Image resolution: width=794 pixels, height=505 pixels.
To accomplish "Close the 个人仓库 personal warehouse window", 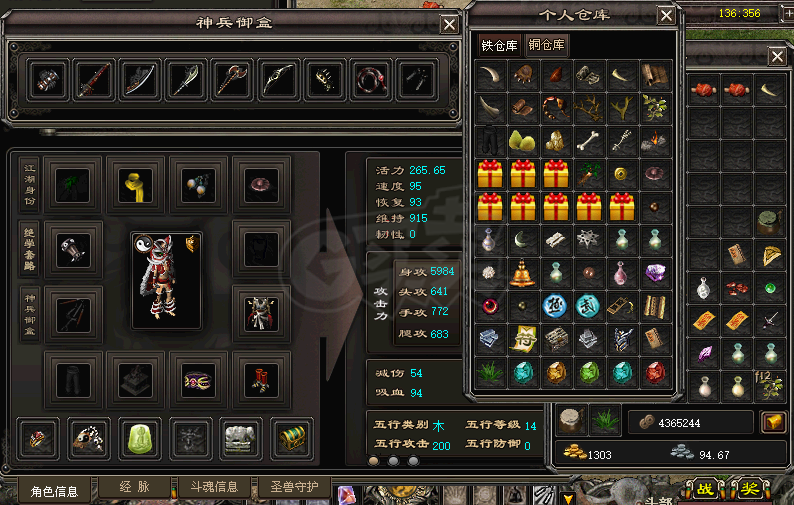I will click(x=666, y=14).
